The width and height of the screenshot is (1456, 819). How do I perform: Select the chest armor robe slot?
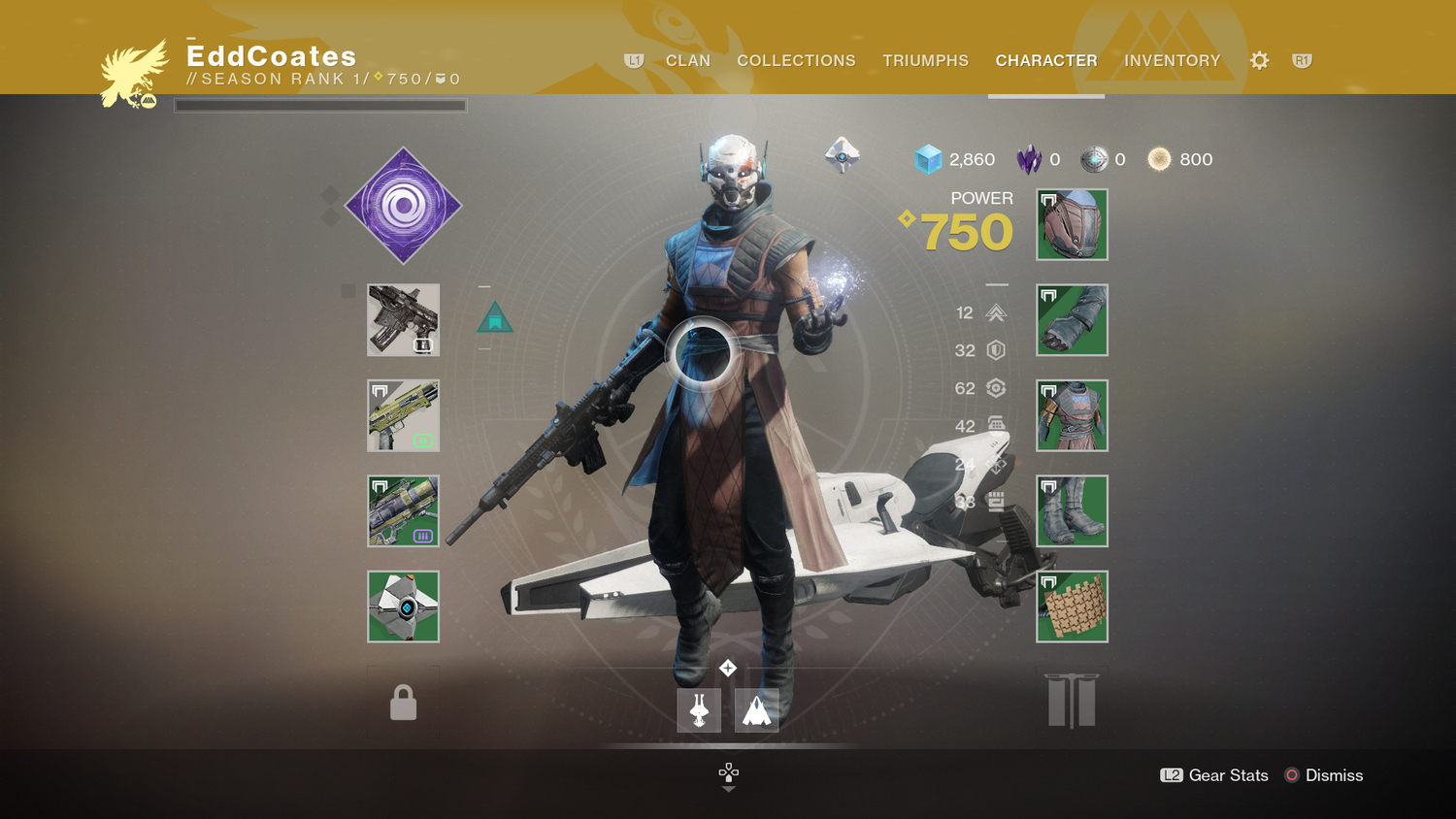pos(1072,415)
